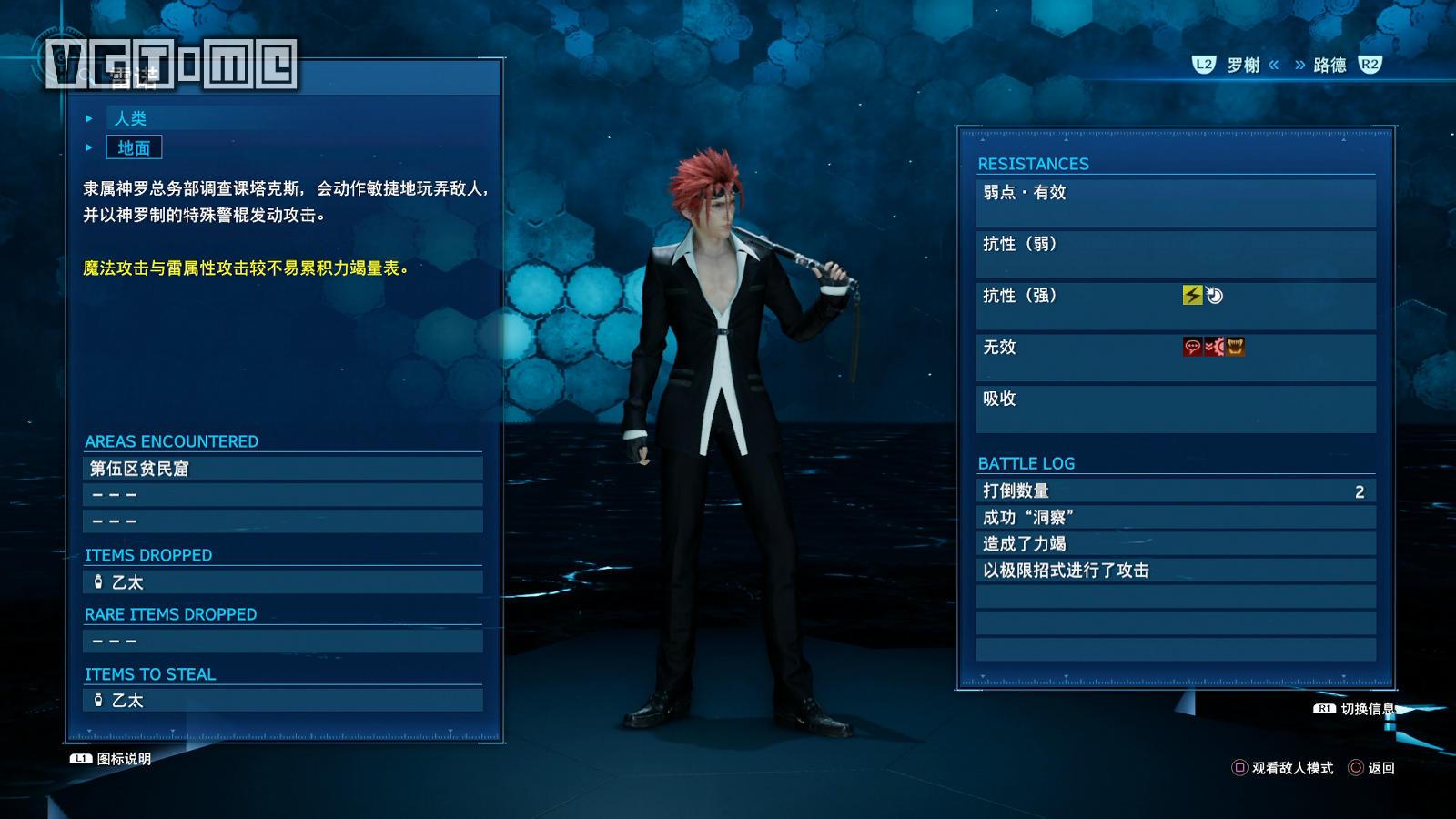Select the berserk fangs immunity icon
The image size is (1456, 819).
(1235, 348)
